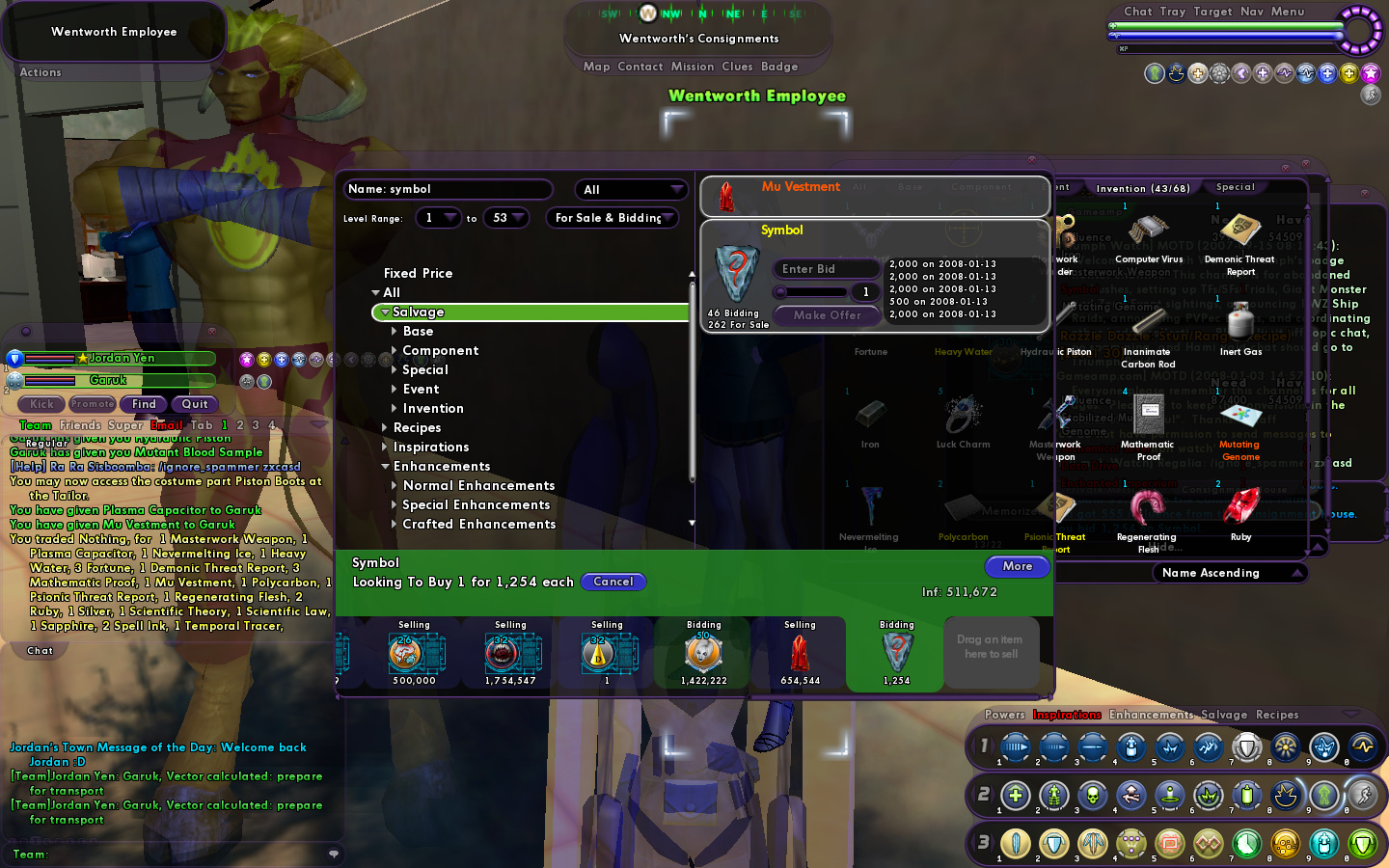This screenshot has height=868, width=1389.
Task: Expand the Recipes category
Action: pyautogui.click(x=417, y=427)
